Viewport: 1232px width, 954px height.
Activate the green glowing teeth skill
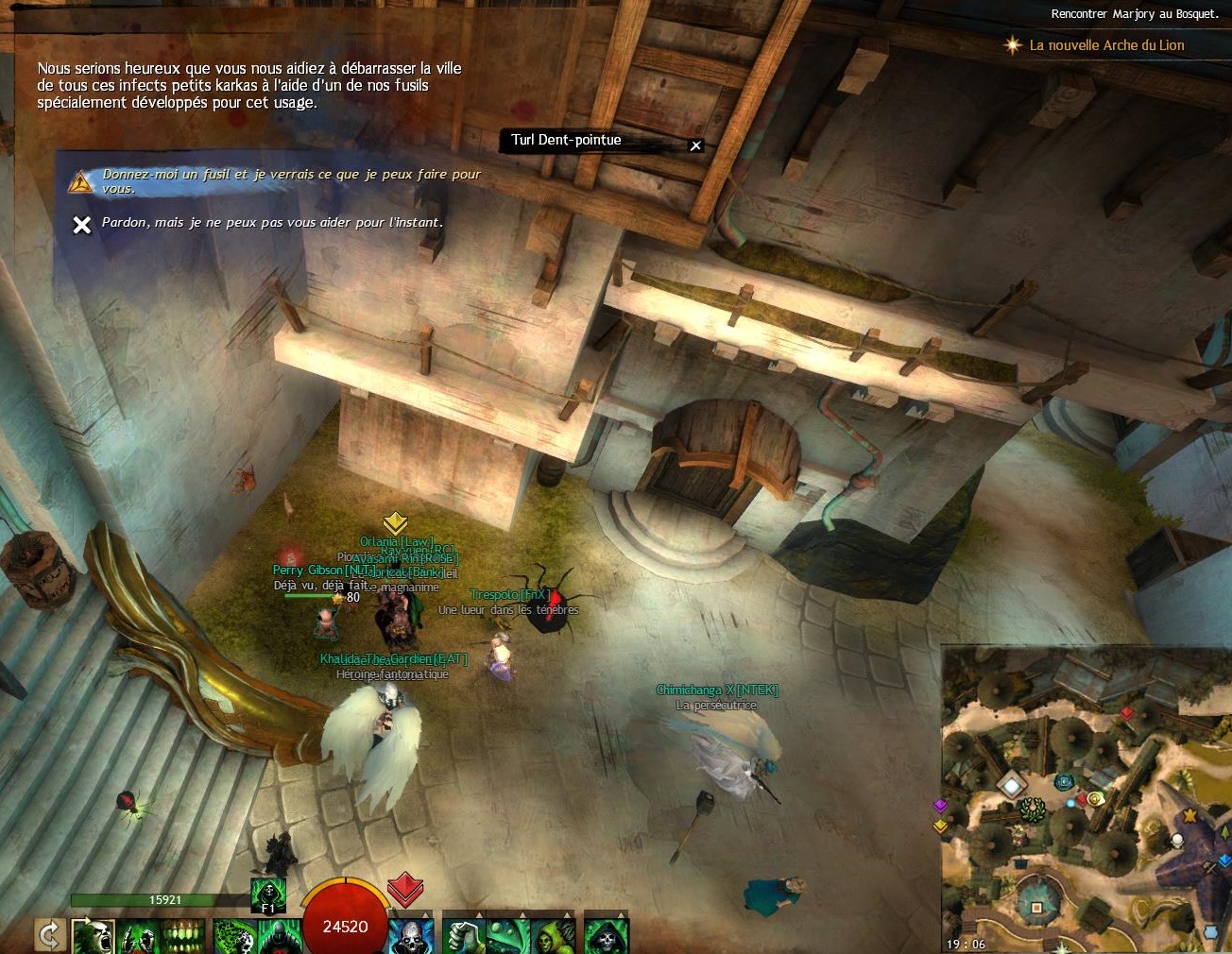pos(183,937)
